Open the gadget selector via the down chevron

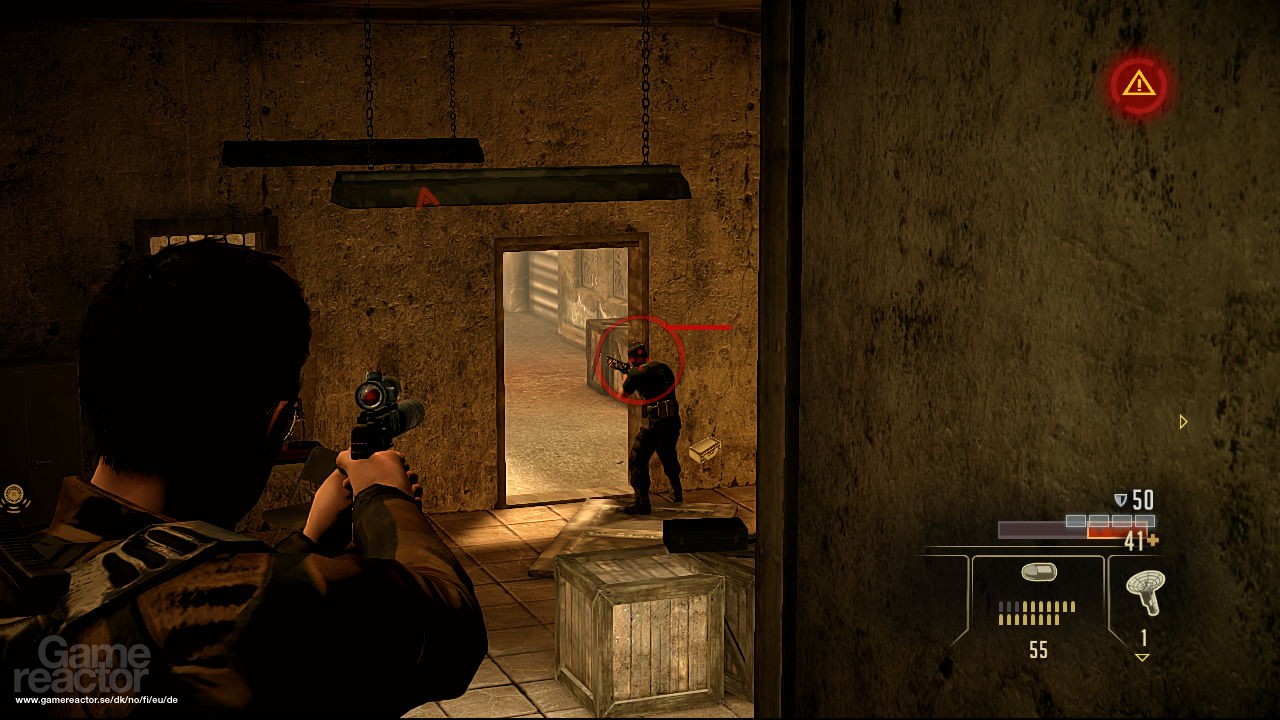pos(1142,656)
